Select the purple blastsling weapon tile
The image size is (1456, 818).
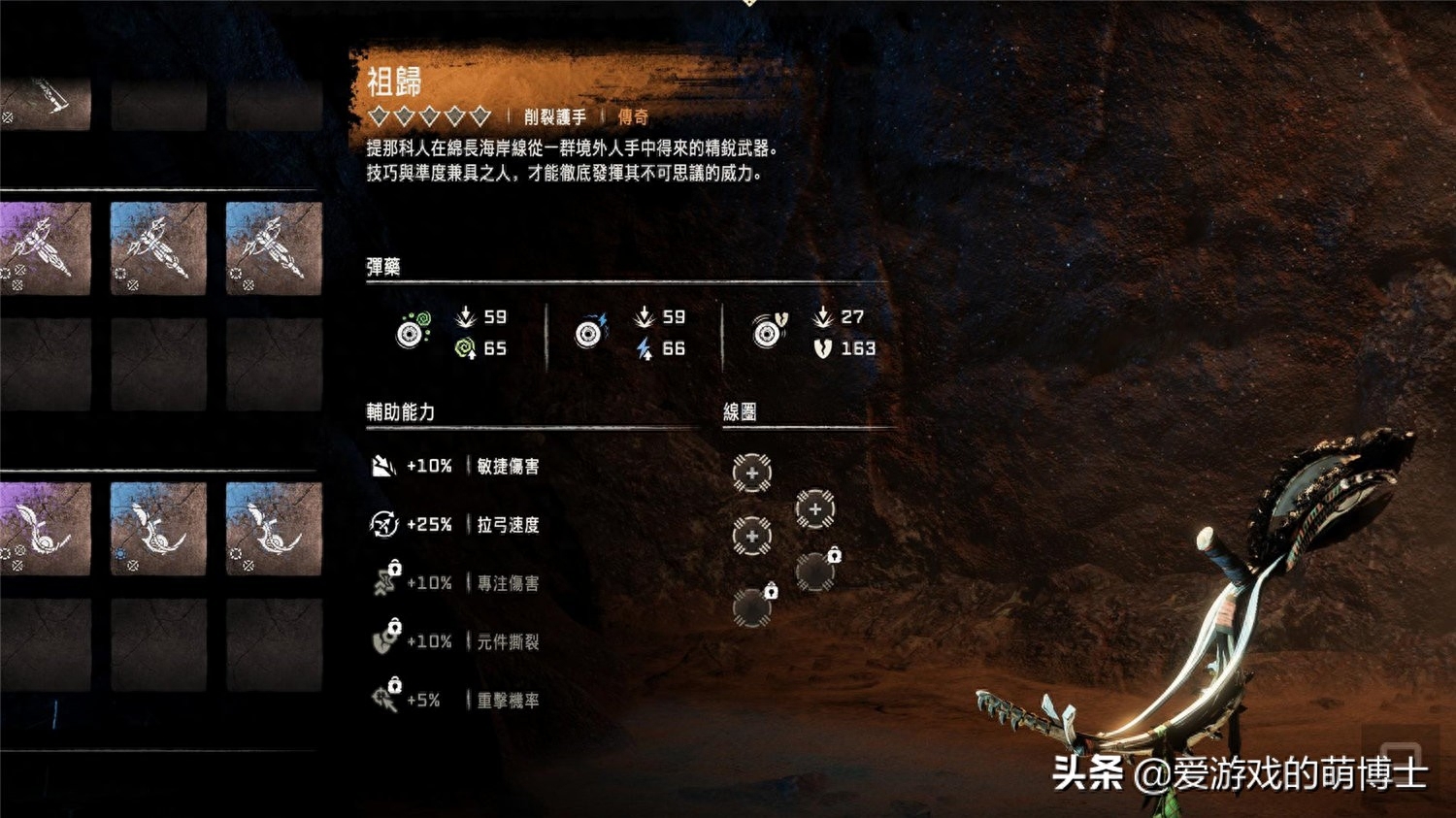[45, 529]
